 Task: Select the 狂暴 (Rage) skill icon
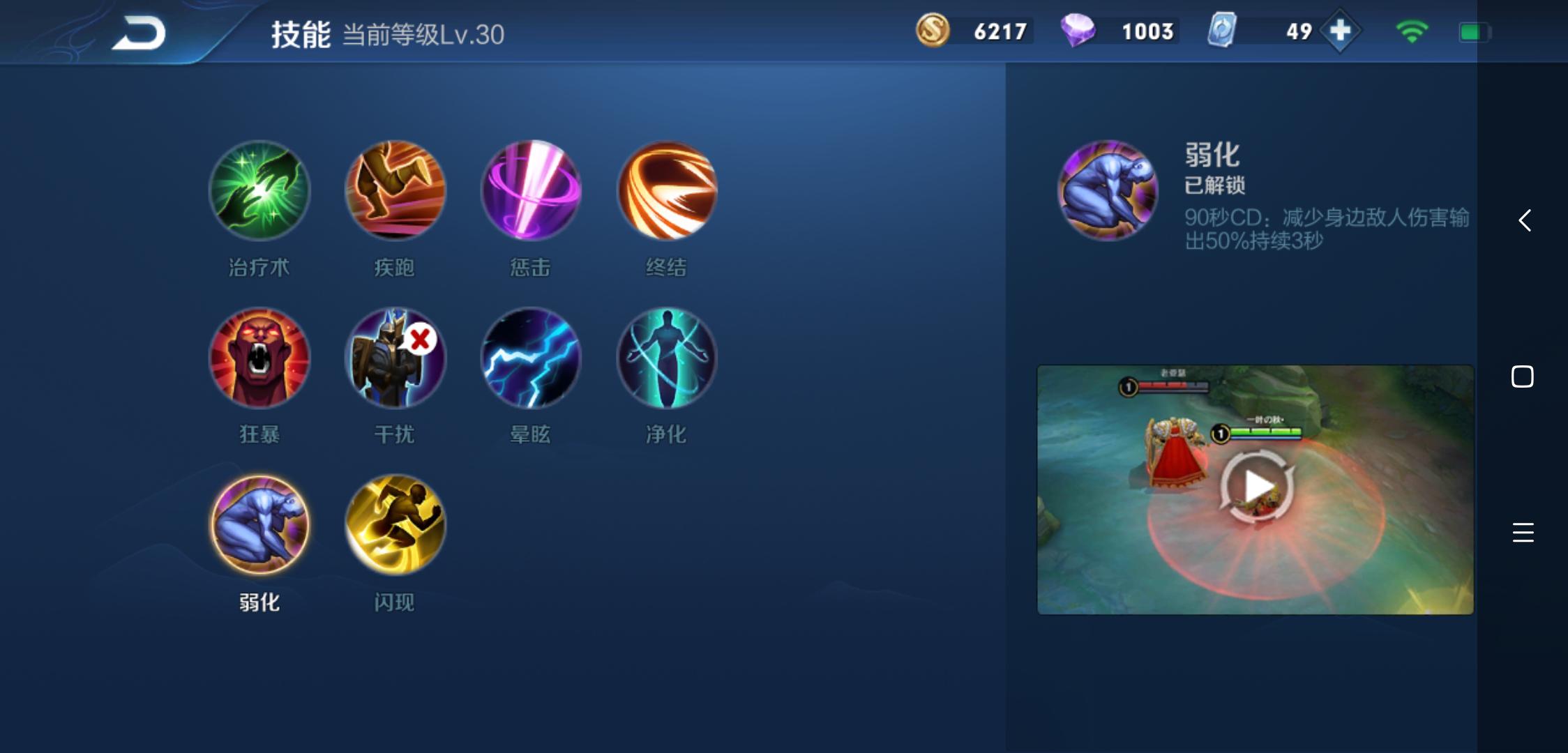click(258, 359)
